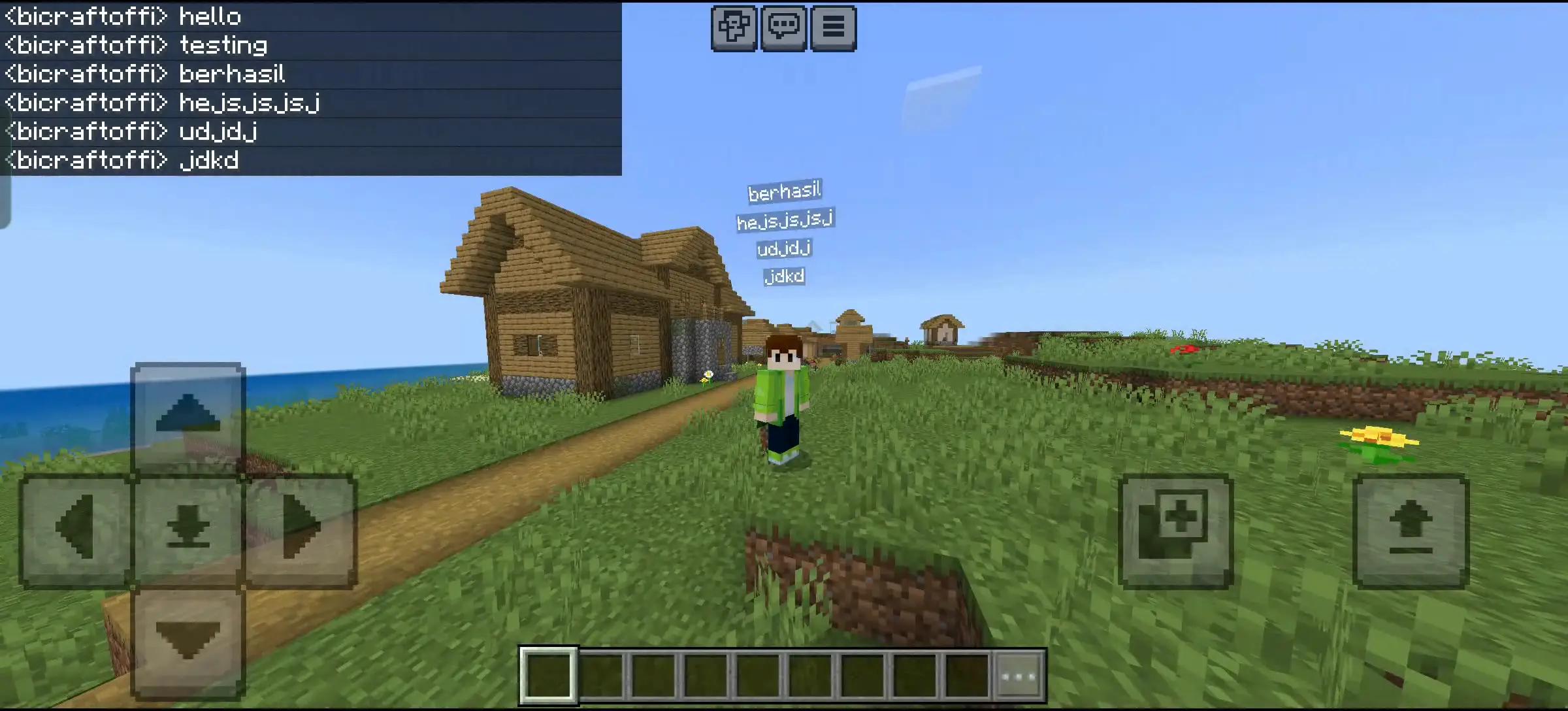Screen dimensions: 1568x711
Task: Open the chat window
Action: 783,28
